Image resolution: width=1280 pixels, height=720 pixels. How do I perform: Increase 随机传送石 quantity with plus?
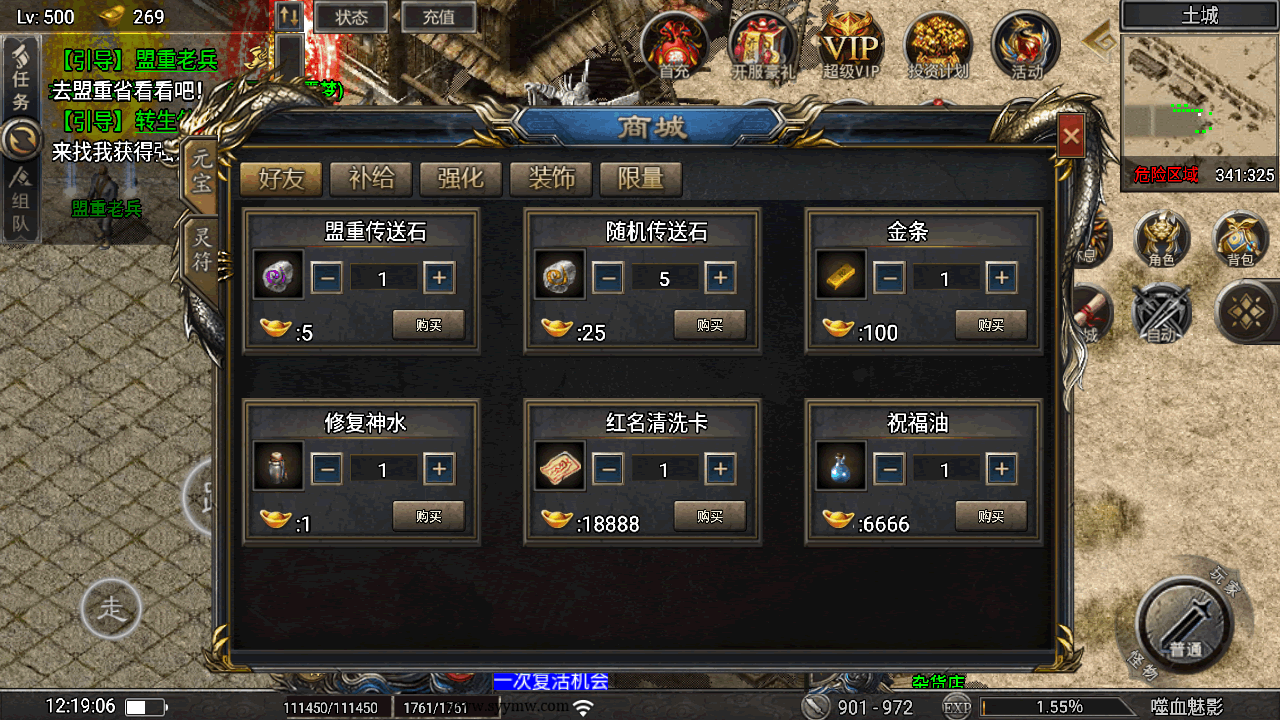click(x=720, y=278)
